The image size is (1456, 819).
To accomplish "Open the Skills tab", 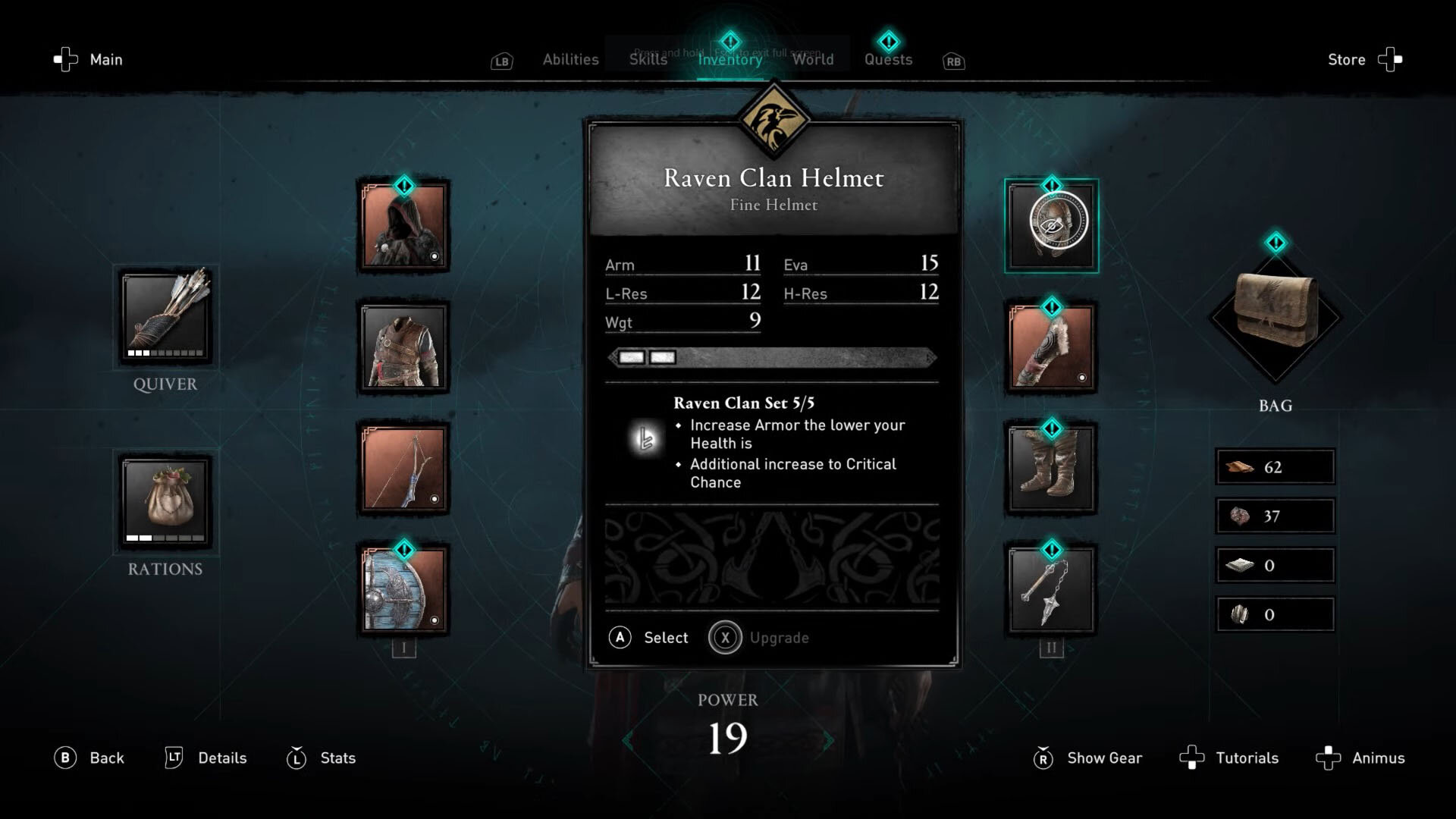I will [x=648, y=59].
